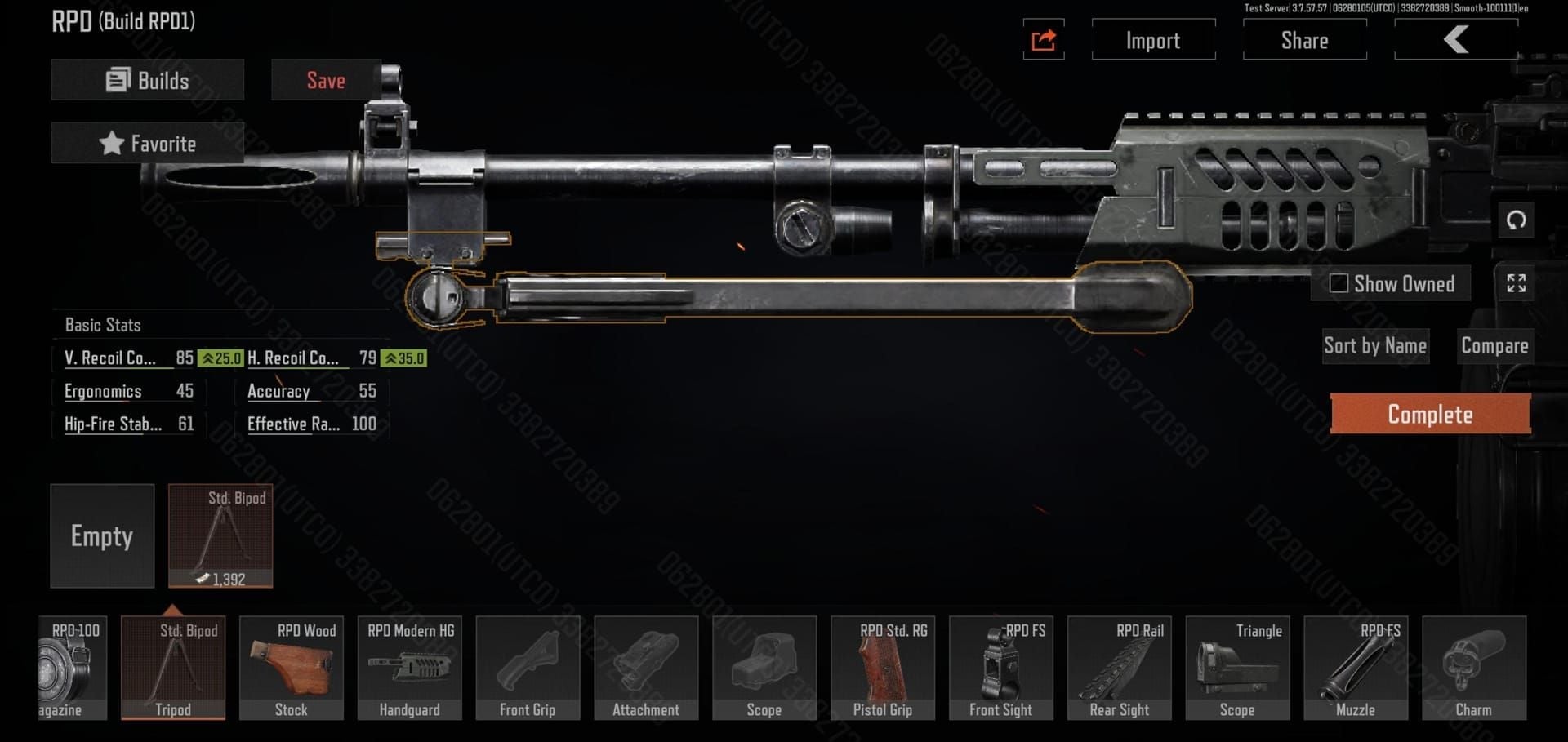Mark this build as Favorite

pos(147,143)
